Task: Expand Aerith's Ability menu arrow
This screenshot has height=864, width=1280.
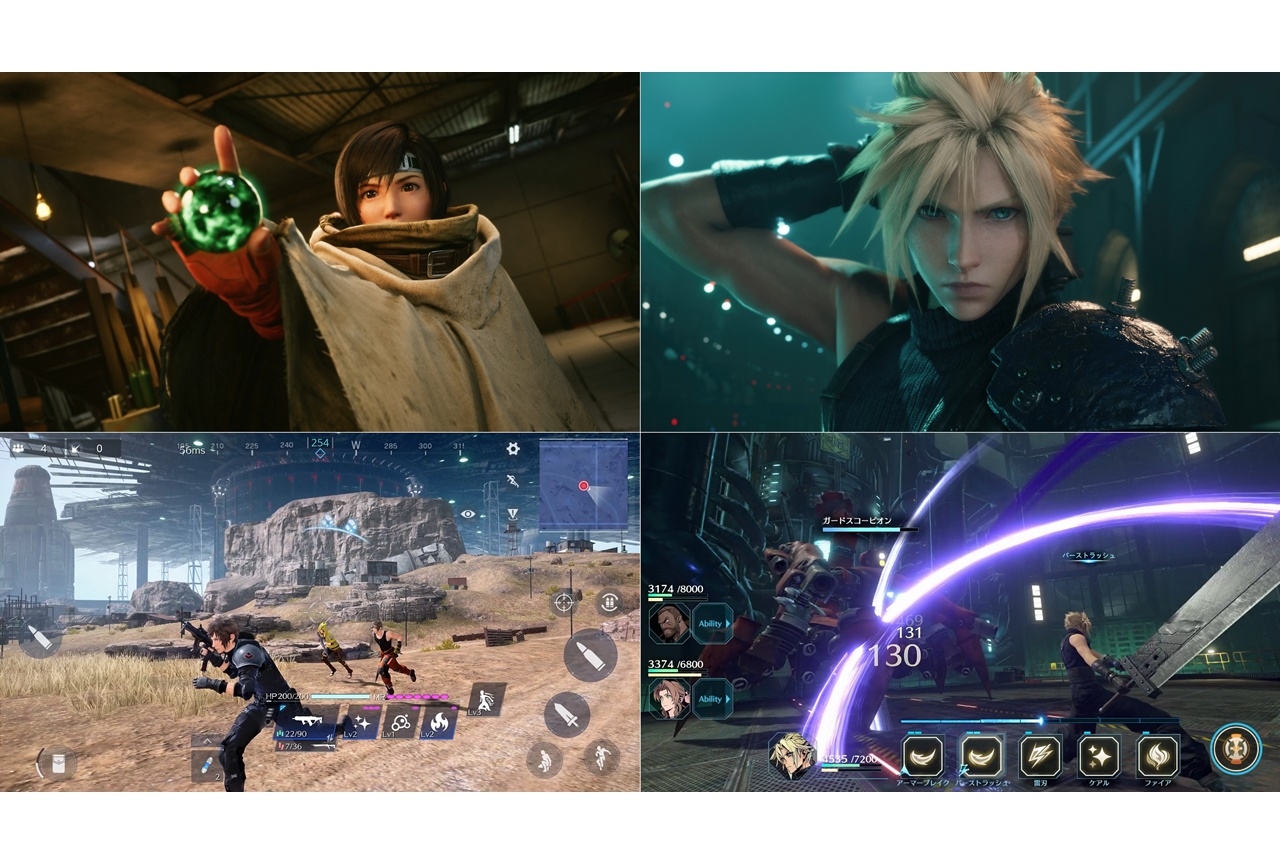Action: 727,698
